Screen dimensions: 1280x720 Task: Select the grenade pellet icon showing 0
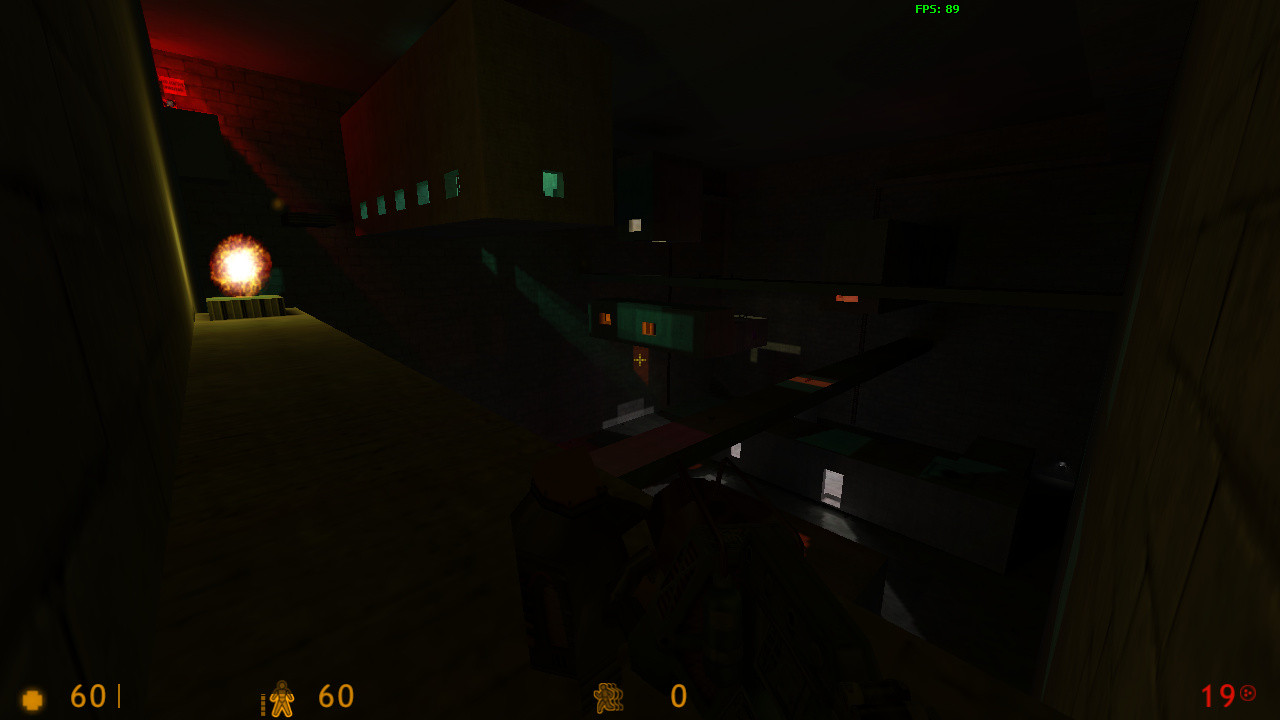pyautogui.click(x=608, y=697)
